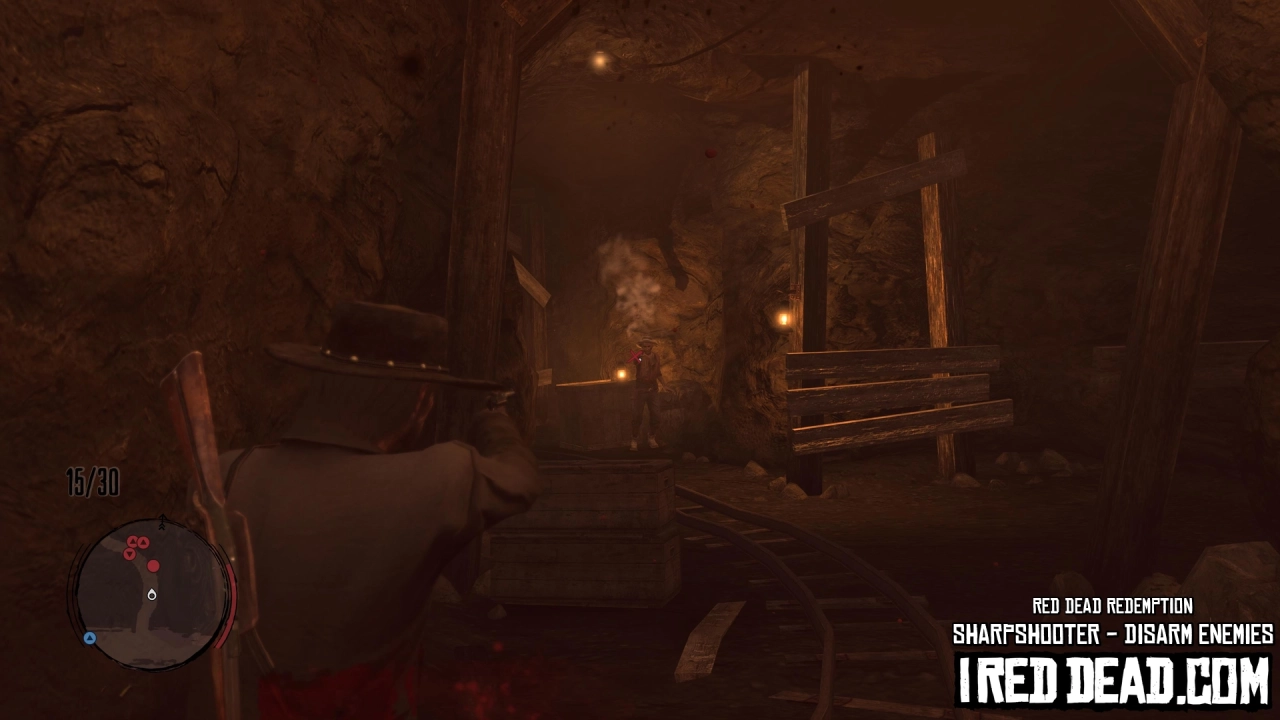Click the north compass arrow atop the minimap
The width and height of the screenshot is (1280, 720).
point(163,520)
